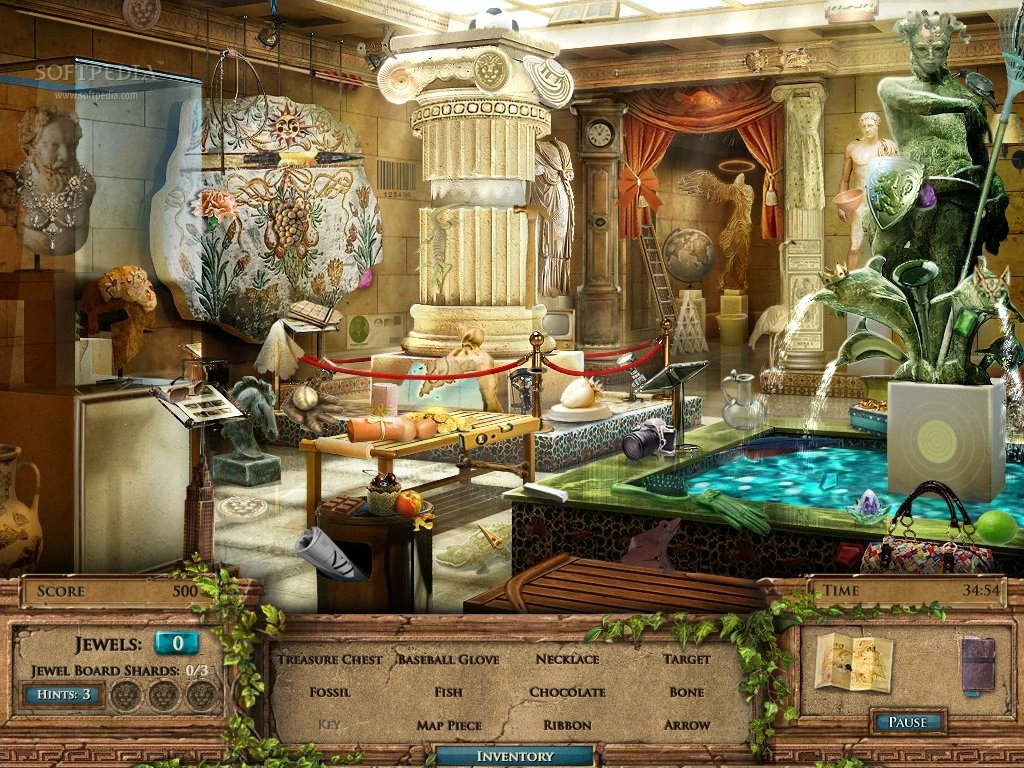Use a hint with the Hints button
Screen dimensions: 1024x768
click(x=61, y=694)
